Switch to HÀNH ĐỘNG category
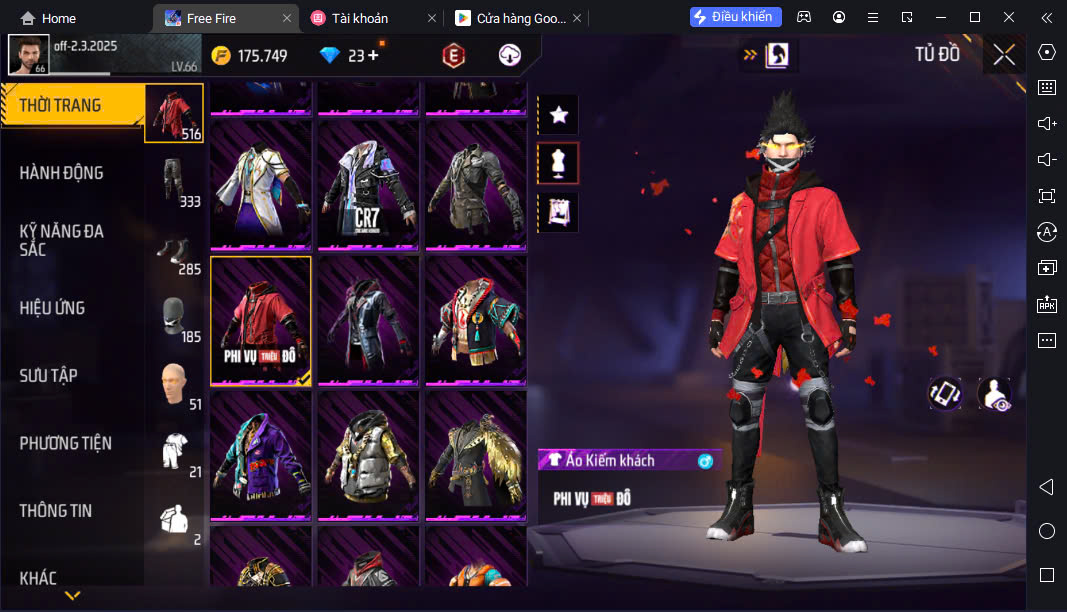 [62, 173]
